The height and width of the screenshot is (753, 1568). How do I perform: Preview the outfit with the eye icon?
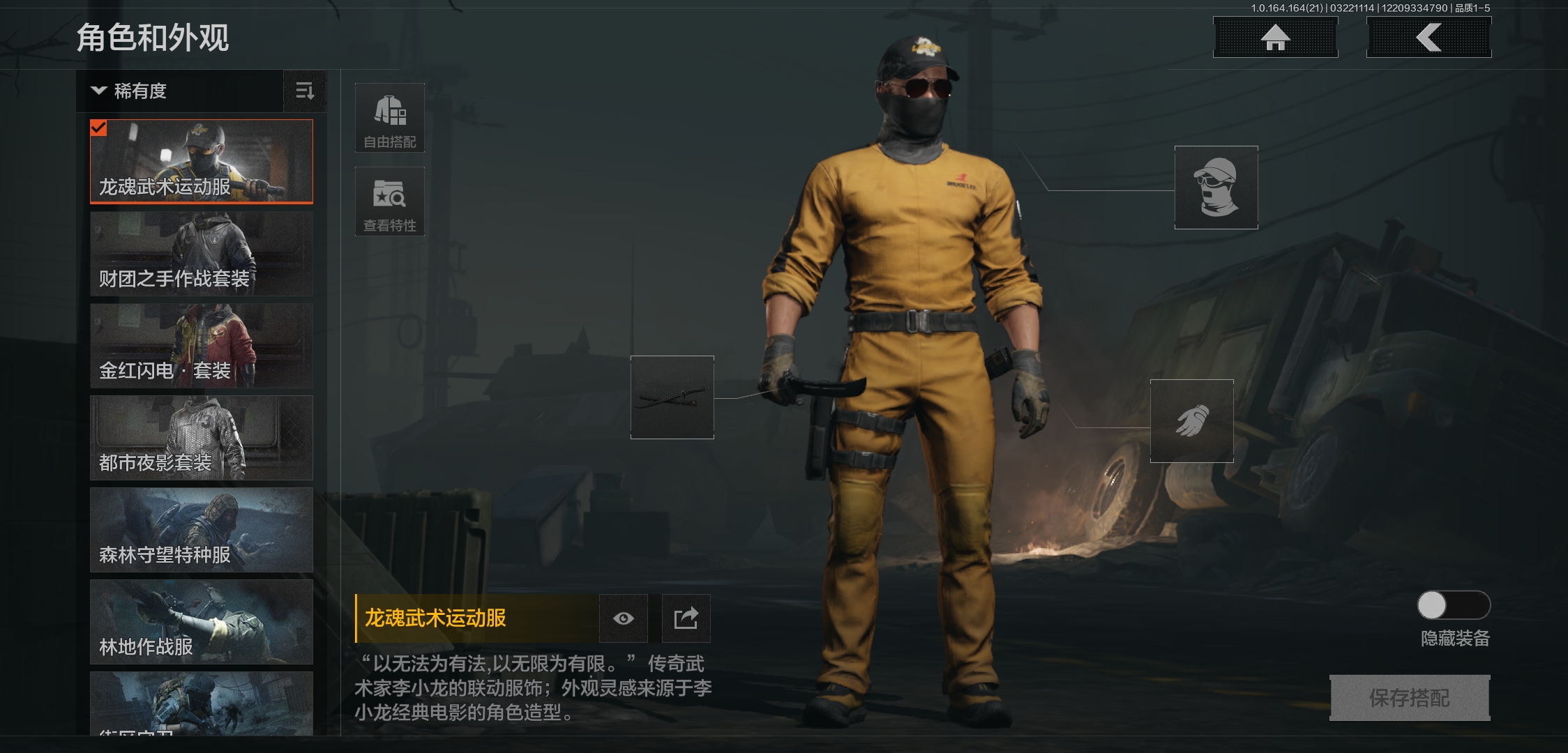coord(623,618)
